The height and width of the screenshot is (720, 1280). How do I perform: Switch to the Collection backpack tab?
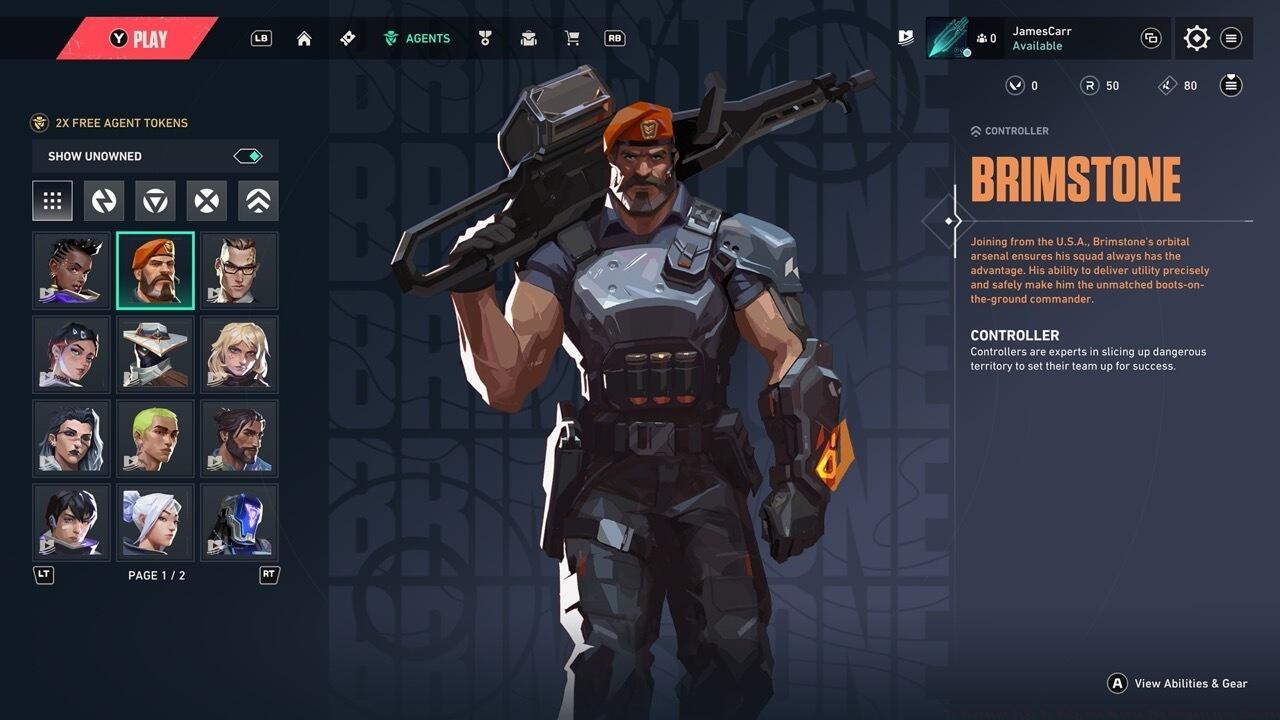pyautogui.click(x=528, y=38)
